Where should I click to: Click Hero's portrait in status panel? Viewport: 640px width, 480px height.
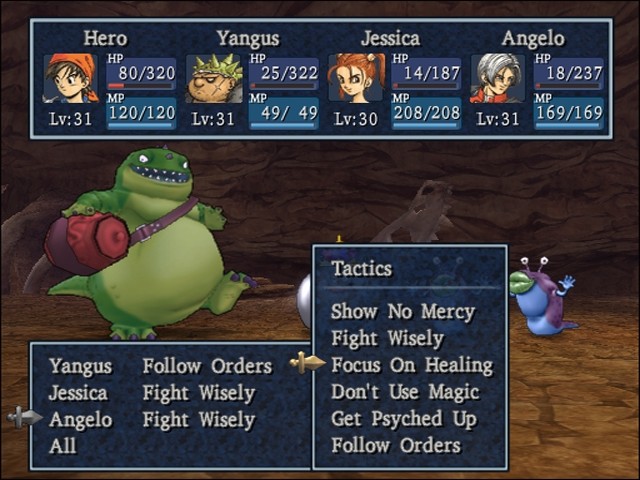tap(70, 78)
